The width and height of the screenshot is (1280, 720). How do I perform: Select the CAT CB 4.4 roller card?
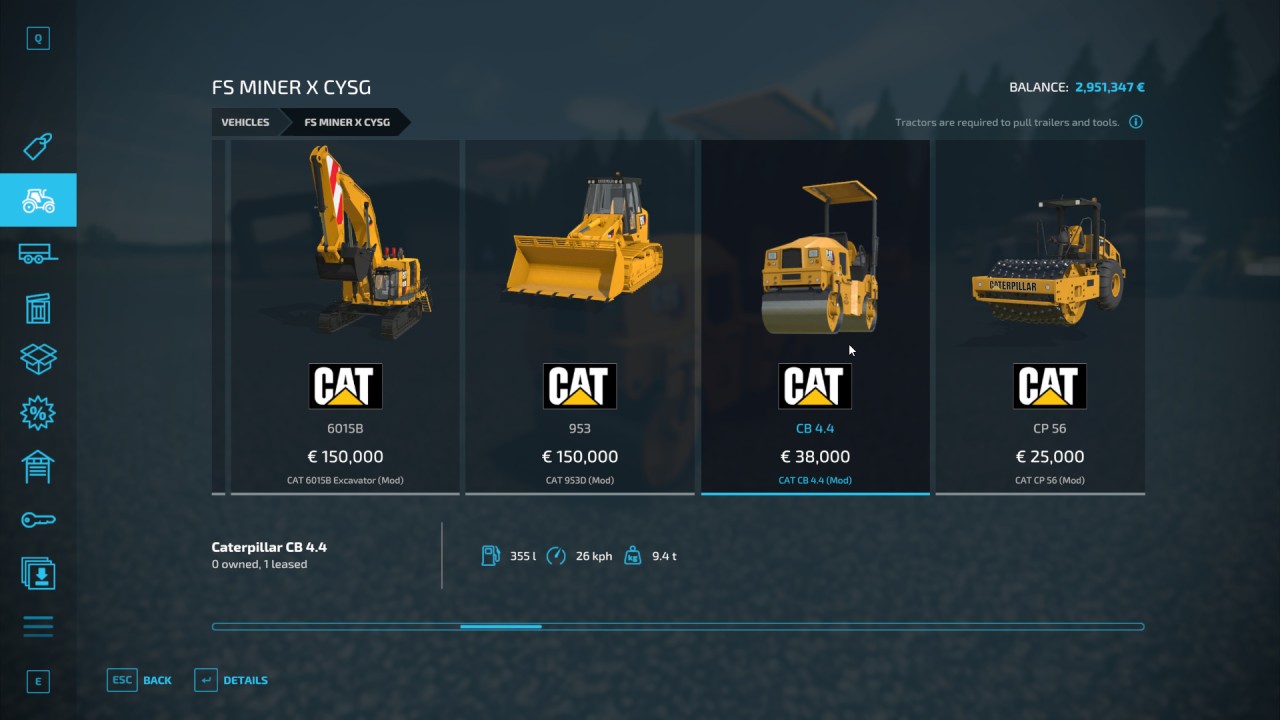point(815,316)
